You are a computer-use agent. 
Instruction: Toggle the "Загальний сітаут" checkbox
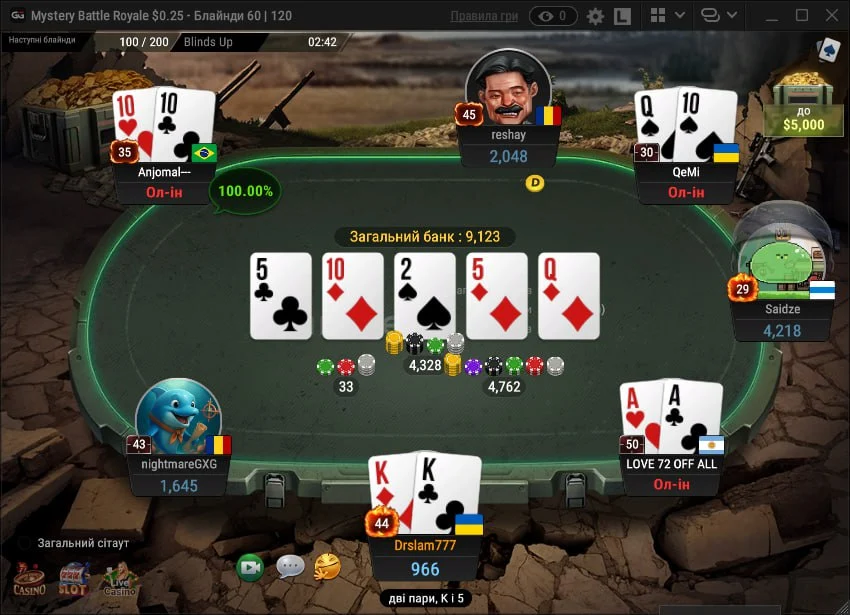pyautogui.click(x=24, y=543)
